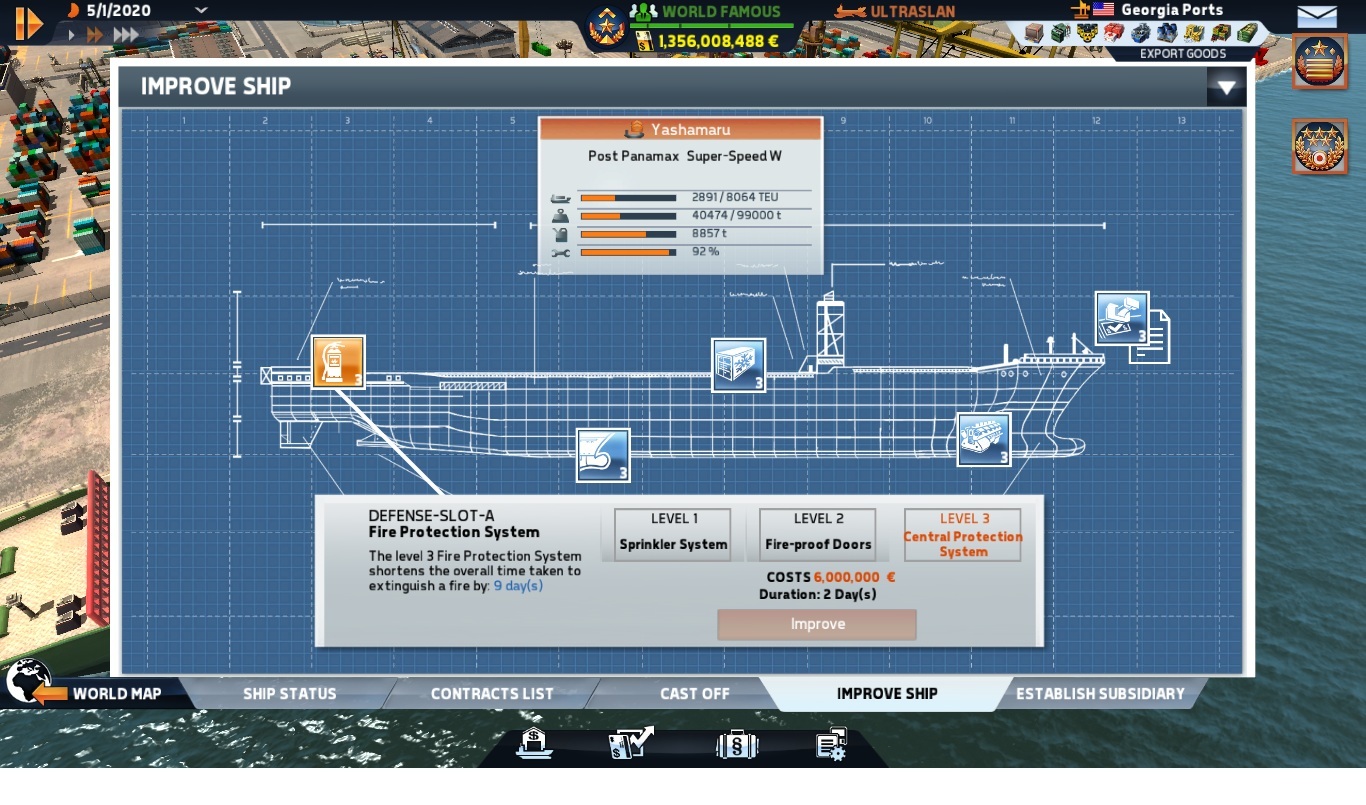The height and width of the screenshot is (805, 1366).
Task: Switch to the Ship Status tab
Action: coord(289,693)
